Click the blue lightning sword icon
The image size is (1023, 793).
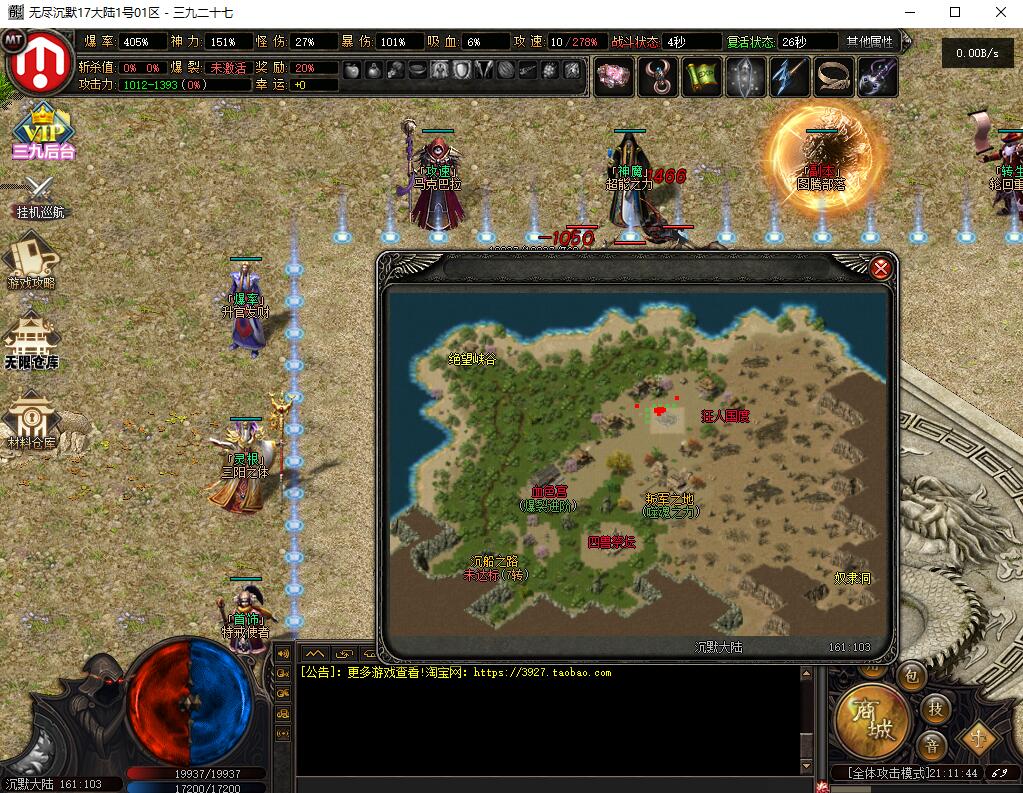pyautogui.click(x=790, y=77)
